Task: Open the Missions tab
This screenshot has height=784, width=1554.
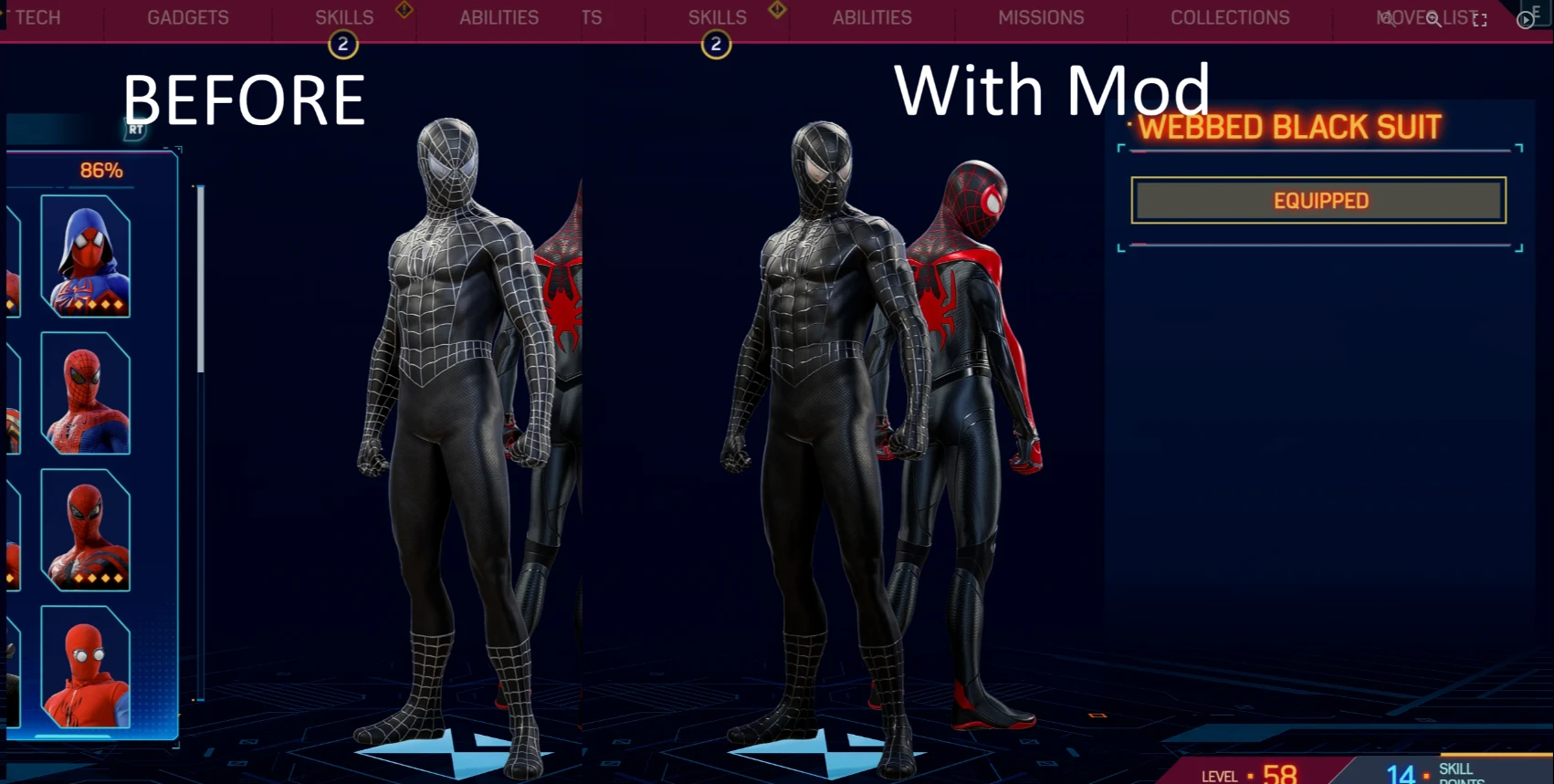Action: [1040, 17]
